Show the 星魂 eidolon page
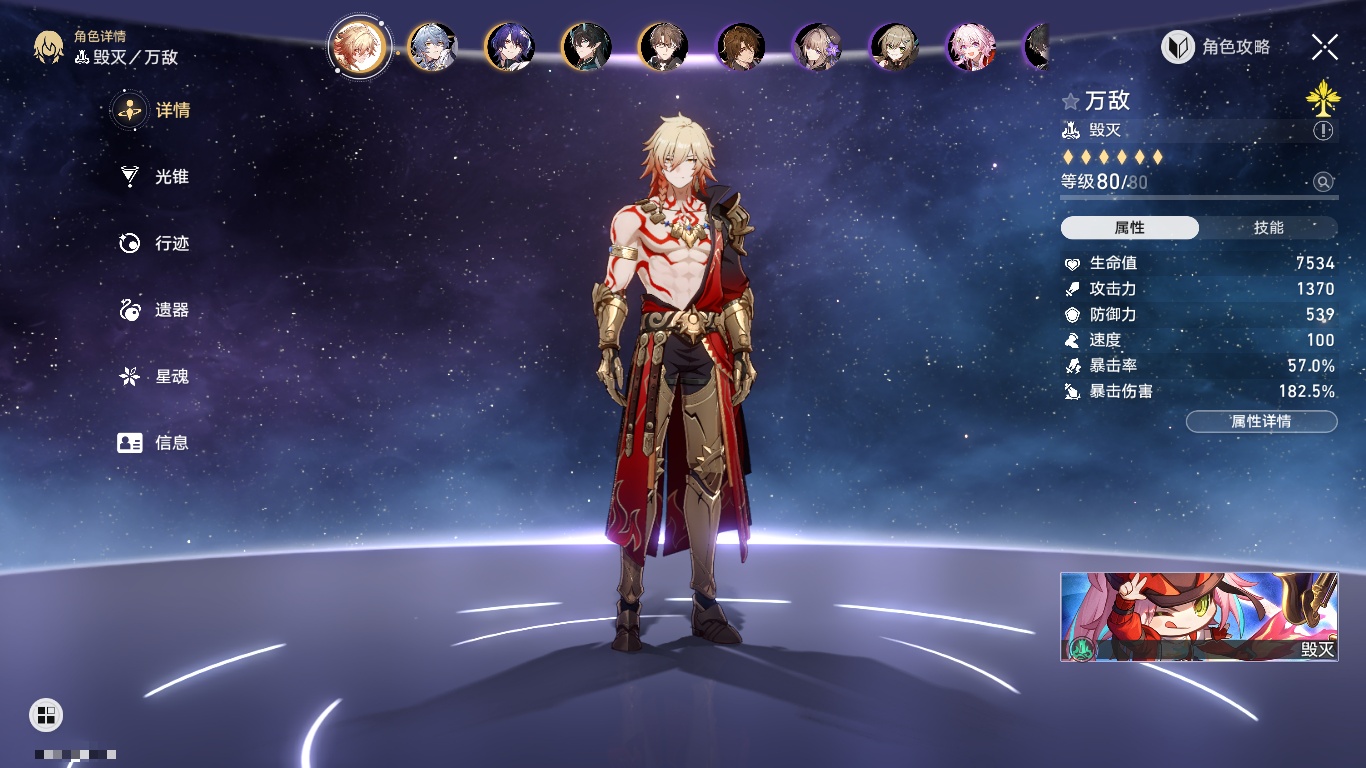Image resolution: width=1366 pixels, height=768 pixels. click(155, 376)
